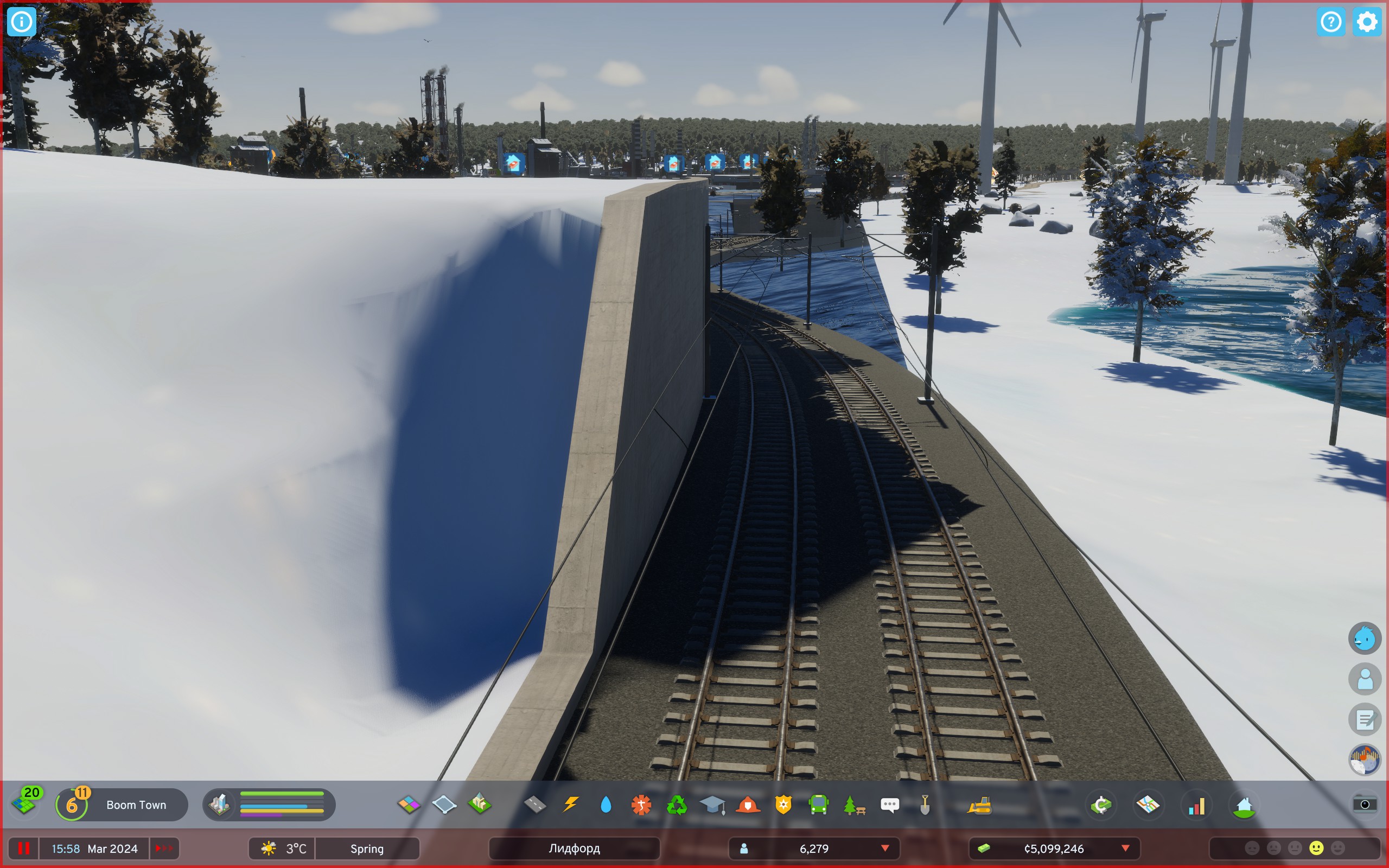This screenshot has width=1389, height=868.
Task: Open the Transportation menu
Action: pyautogui.click(x=821, y=805)
